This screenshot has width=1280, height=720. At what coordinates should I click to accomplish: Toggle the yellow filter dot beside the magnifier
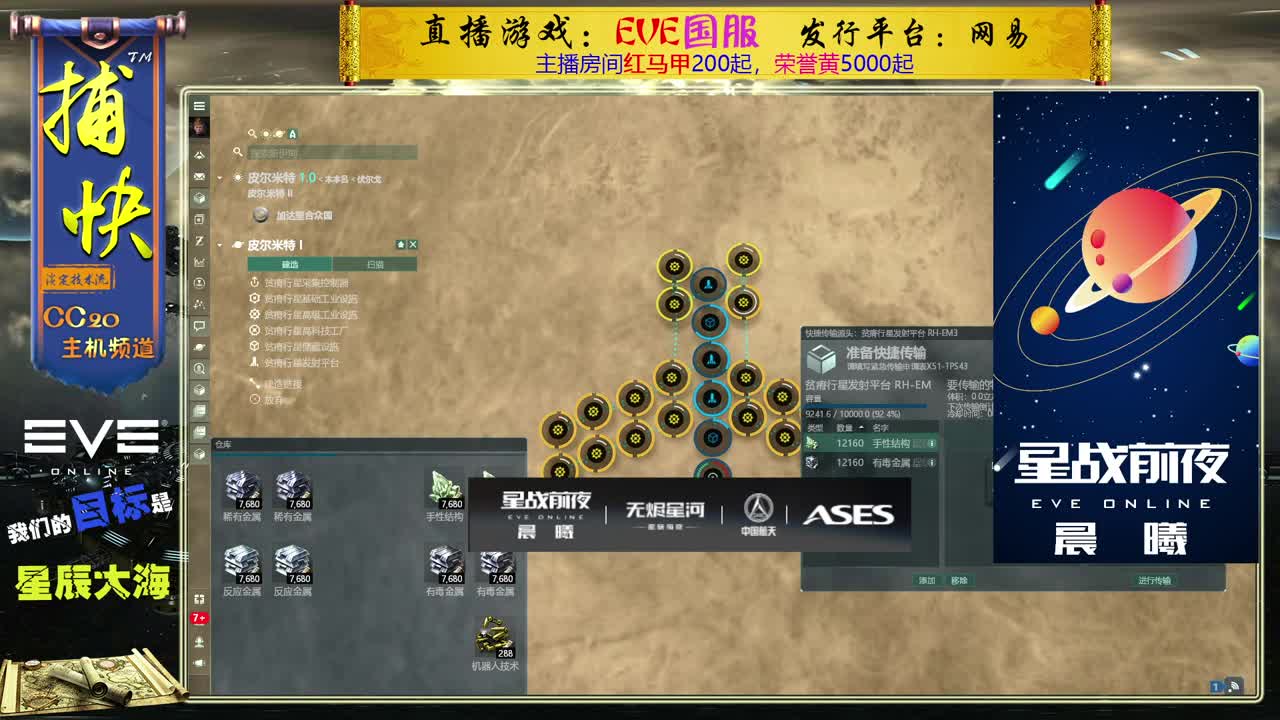click(x=266, y=134)
